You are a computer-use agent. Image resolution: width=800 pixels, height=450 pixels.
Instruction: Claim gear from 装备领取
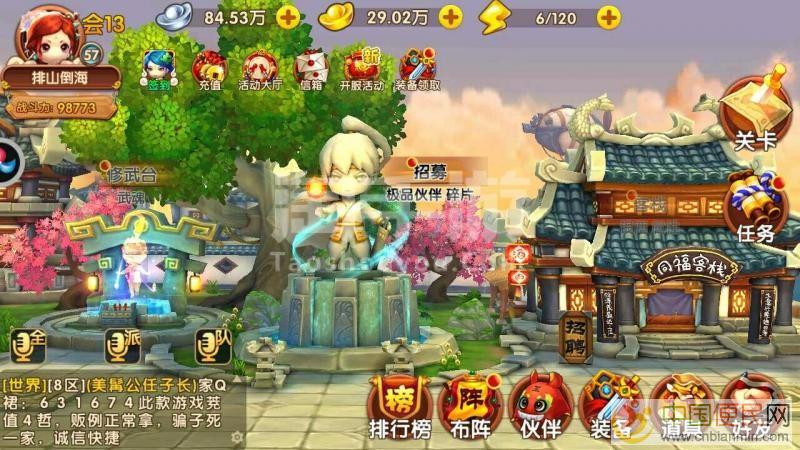click(x=417, y=69)
